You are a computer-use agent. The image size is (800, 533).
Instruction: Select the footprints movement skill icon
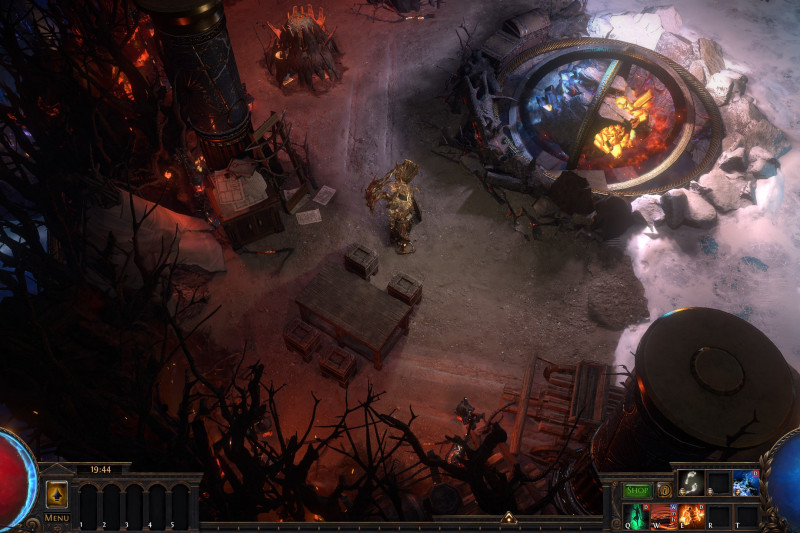pos(690,482)
